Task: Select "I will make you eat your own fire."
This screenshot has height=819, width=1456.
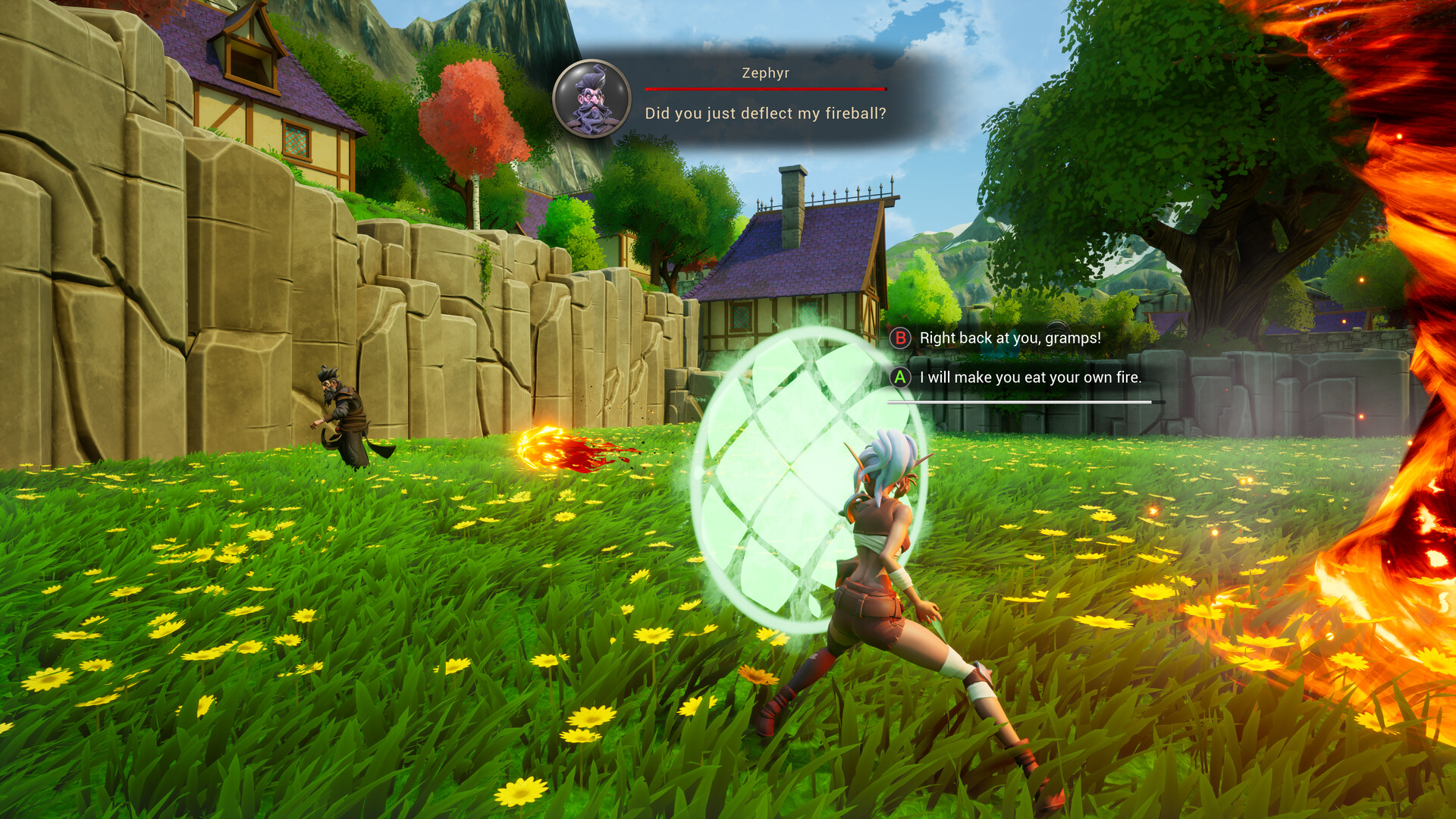Action: coord(1029,378)
